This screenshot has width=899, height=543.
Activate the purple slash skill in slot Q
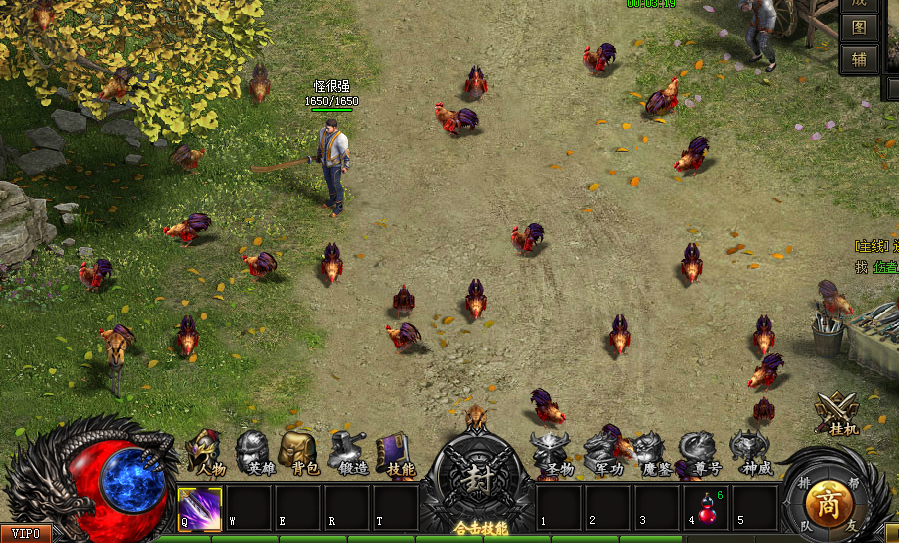[x=200, y=507]
